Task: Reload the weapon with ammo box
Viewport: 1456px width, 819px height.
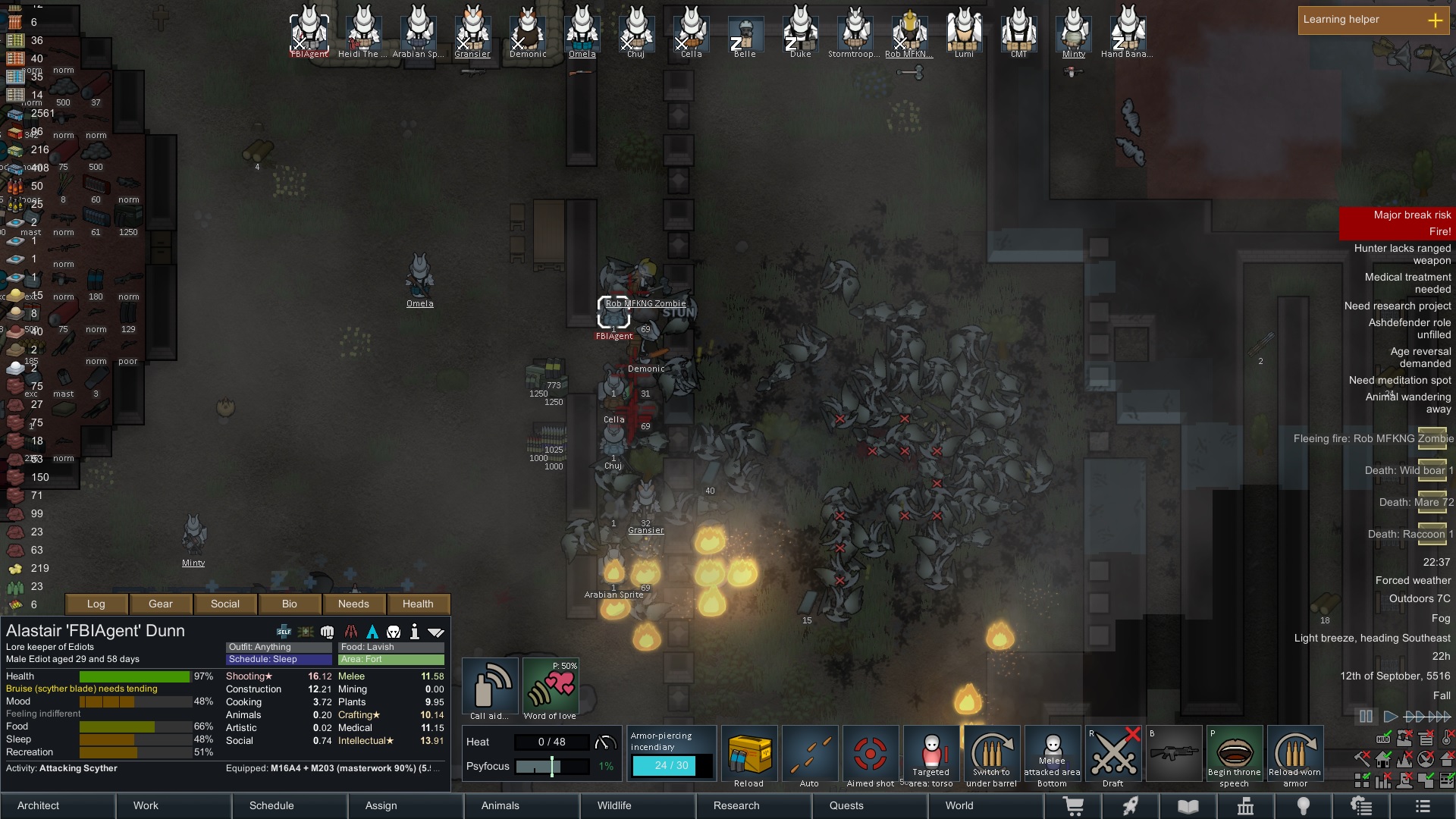Action: (748, 756)
